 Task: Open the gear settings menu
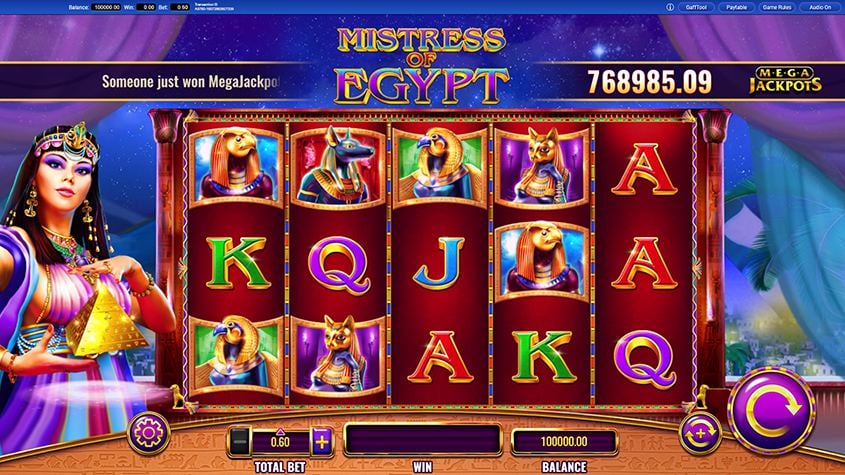coord(147,432)
